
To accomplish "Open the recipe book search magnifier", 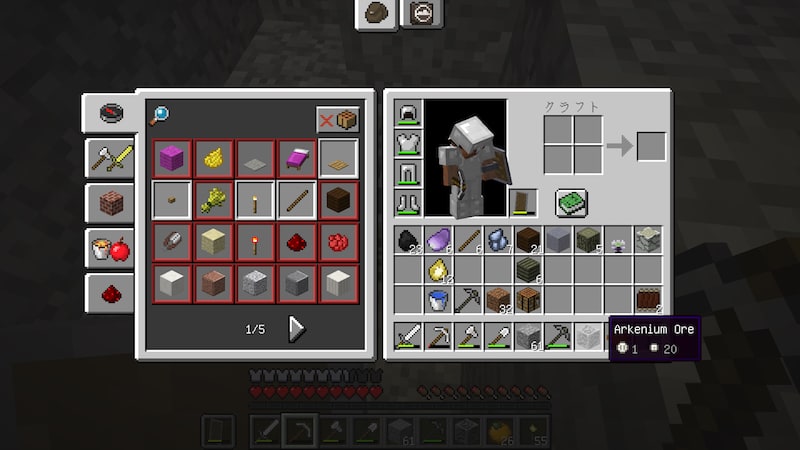I will (x=160, y=116).
